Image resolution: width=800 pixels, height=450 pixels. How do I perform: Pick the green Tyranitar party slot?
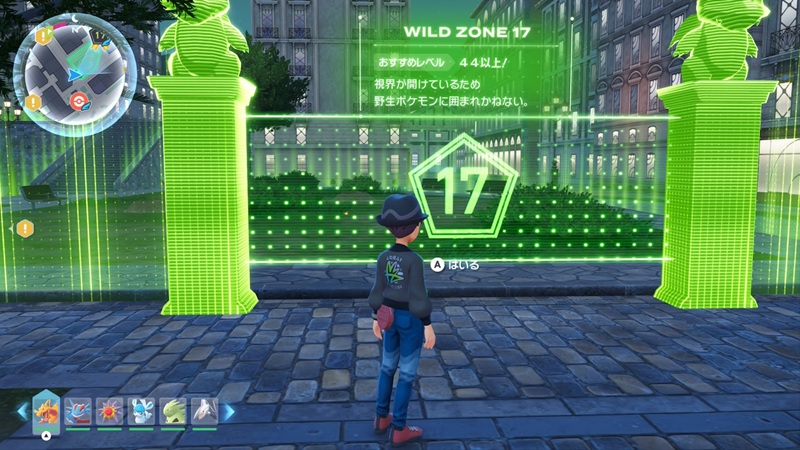point(173,411)
